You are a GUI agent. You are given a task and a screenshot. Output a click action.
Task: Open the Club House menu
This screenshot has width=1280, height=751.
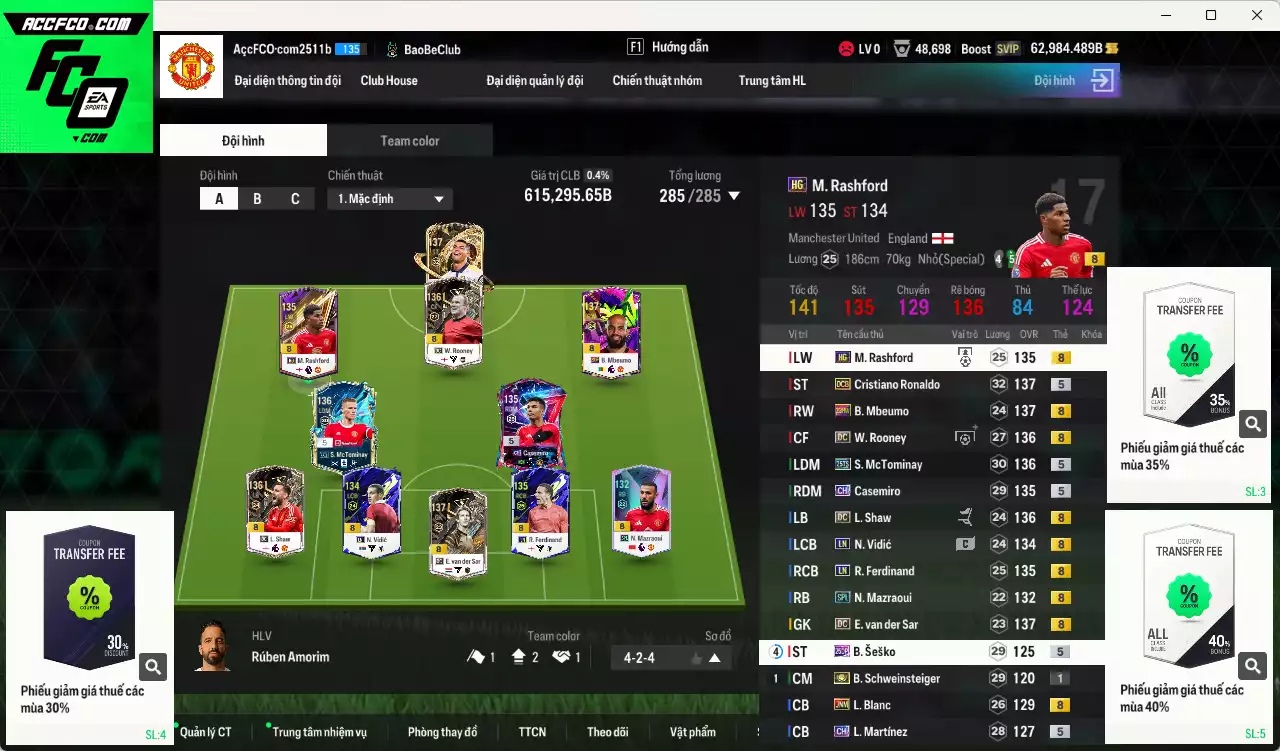[x=389, y=80]
